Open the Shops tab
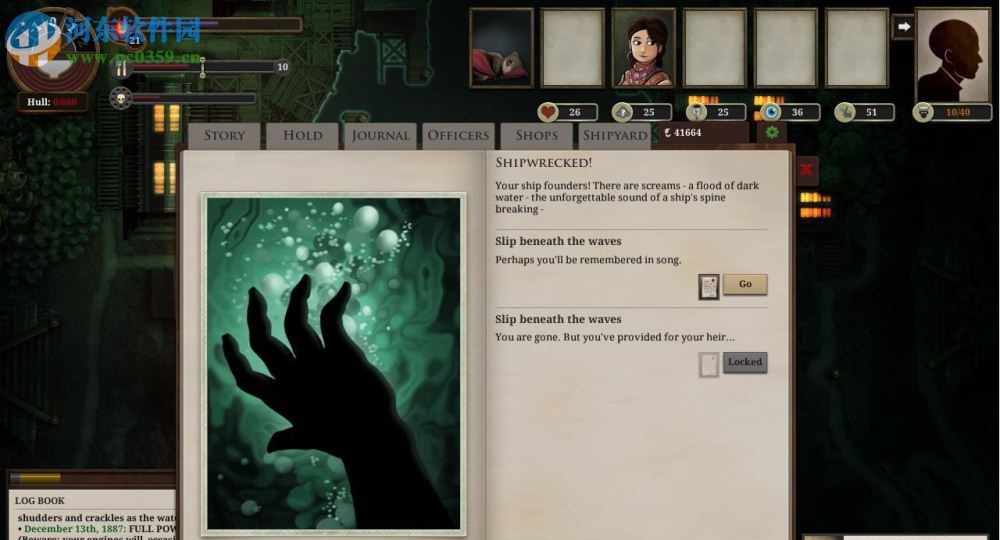The height and width of the screenshot is (540, 1000). click(537, 136)
